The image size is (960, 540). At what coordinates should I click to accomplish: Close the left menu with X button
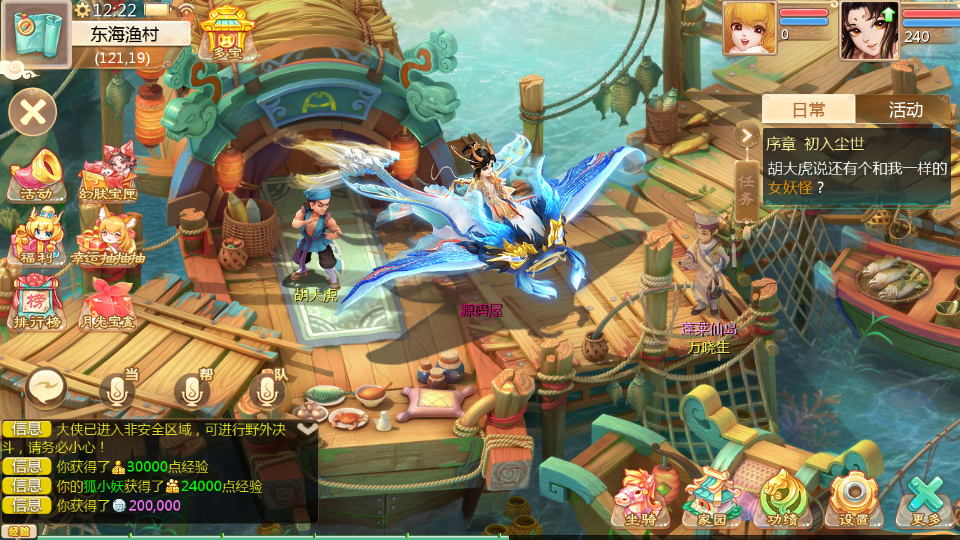(x=33, y=111)
